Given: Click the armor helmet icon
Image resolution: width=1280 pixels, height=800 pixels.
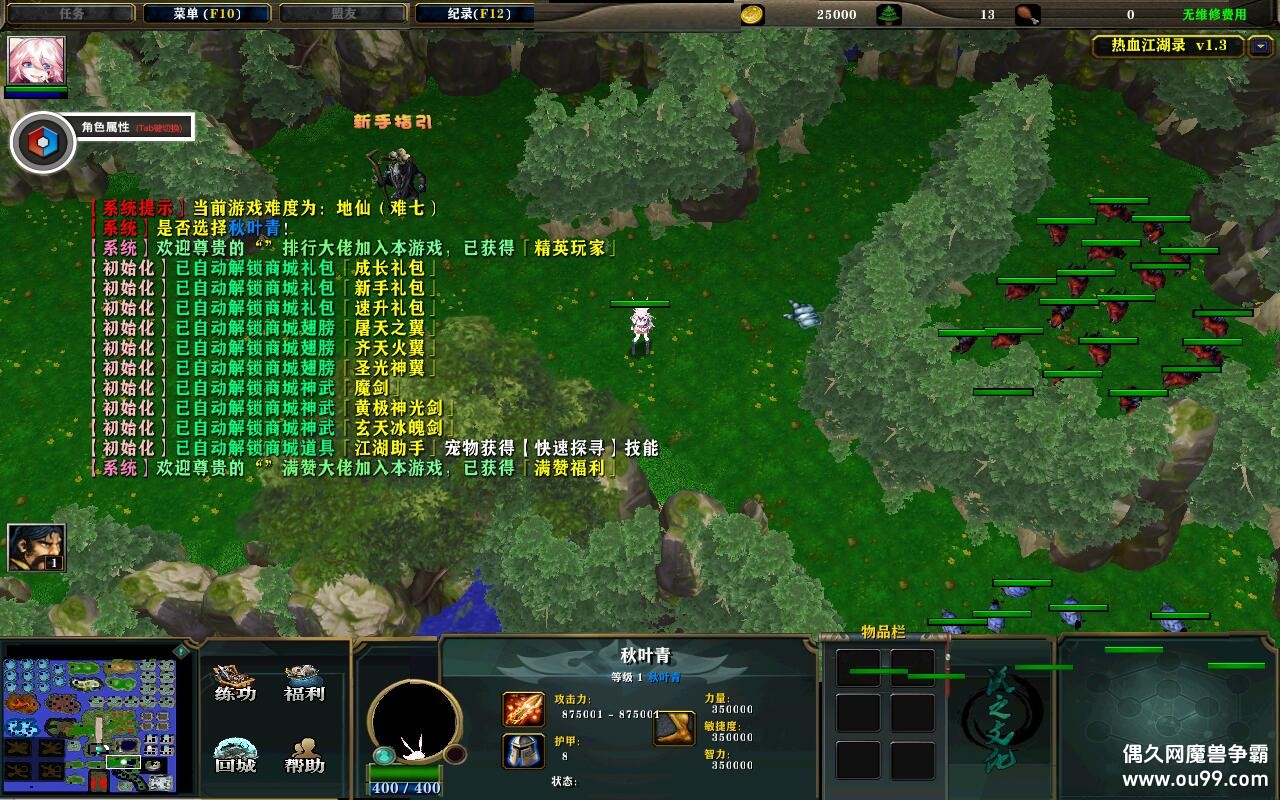Looking at the screenshot, I should coord(523,751).
